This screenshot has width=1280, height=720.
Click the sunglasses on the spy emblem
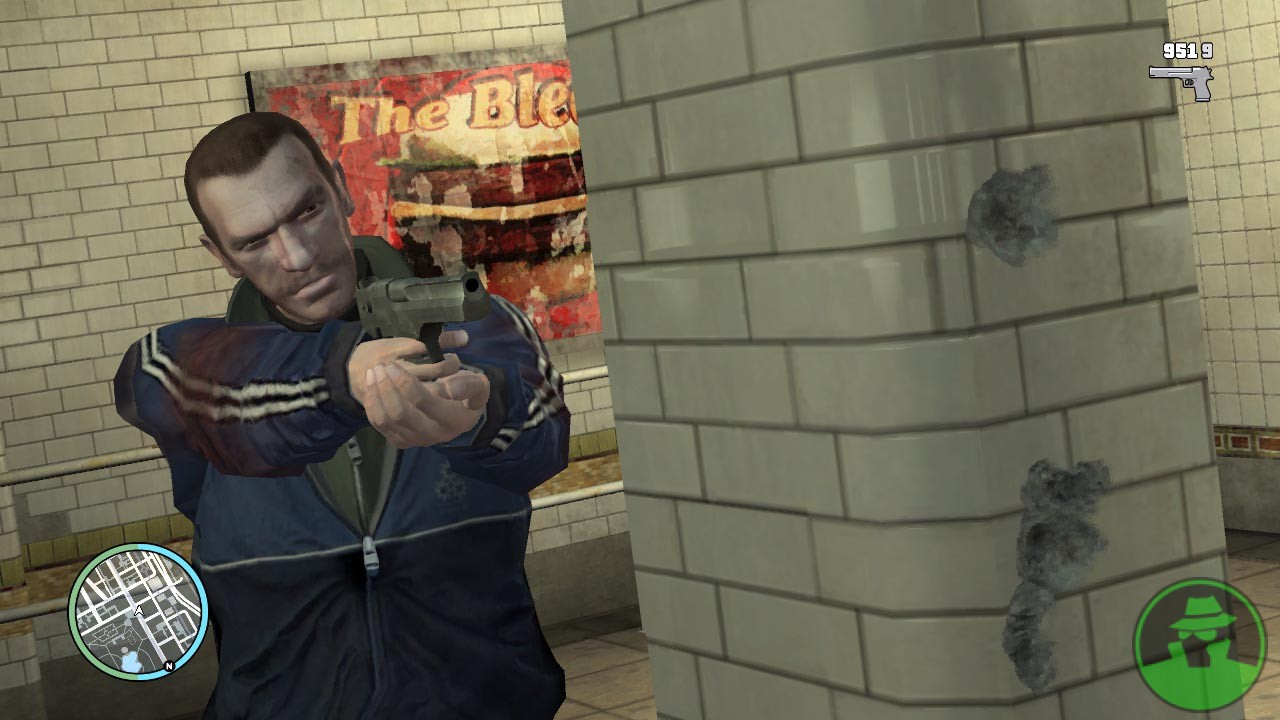click(1197, 634)
